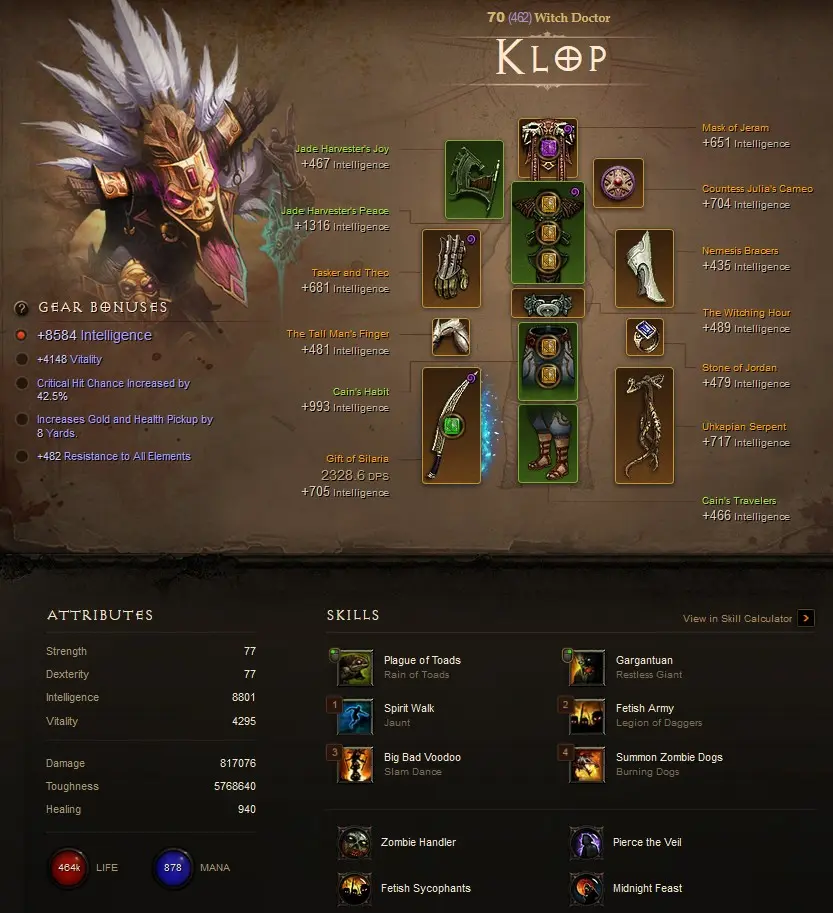Select the Gargantuan skill icon
Image resolution: width=833 pixels, height=913 pixels.
(587, 667)
